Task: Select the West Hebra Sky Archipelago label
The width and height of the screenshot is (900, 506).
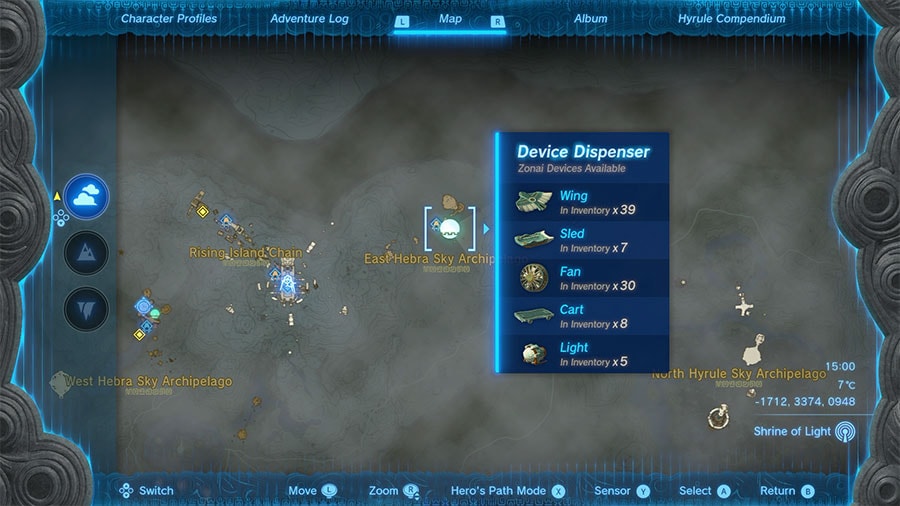Action: [148, 382]
